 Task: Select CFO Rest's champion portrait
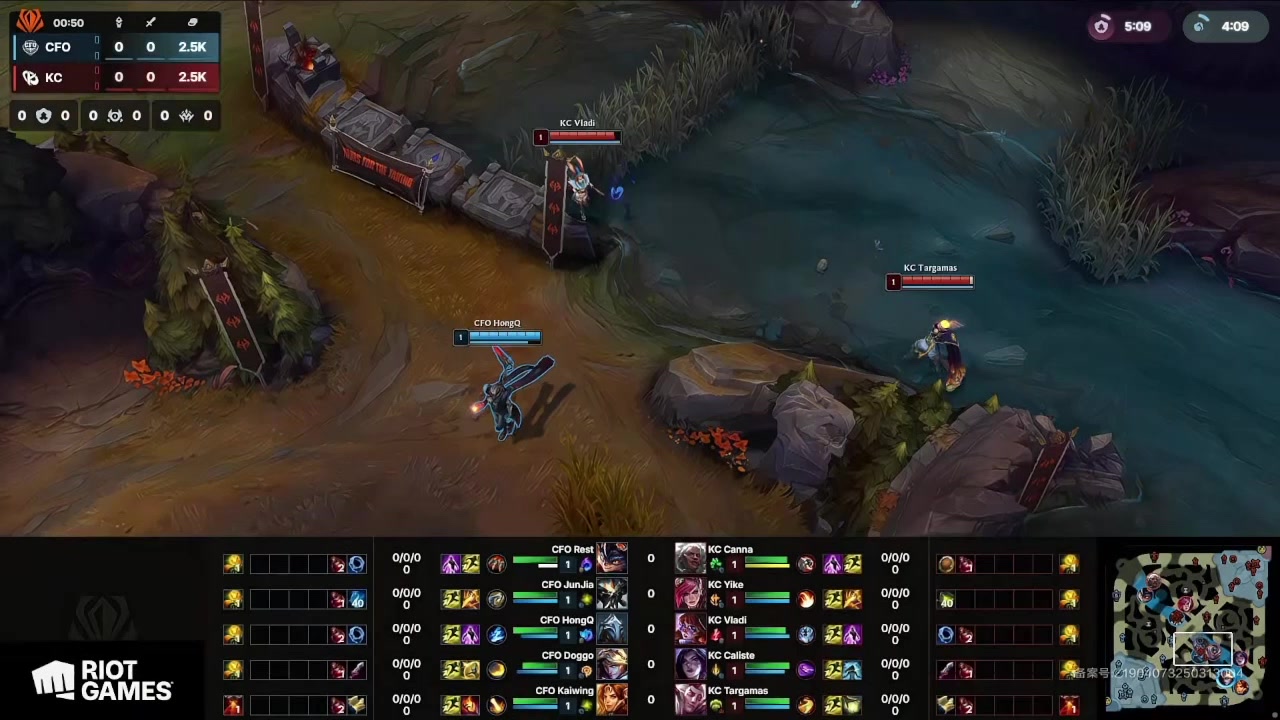click(612, 558)
